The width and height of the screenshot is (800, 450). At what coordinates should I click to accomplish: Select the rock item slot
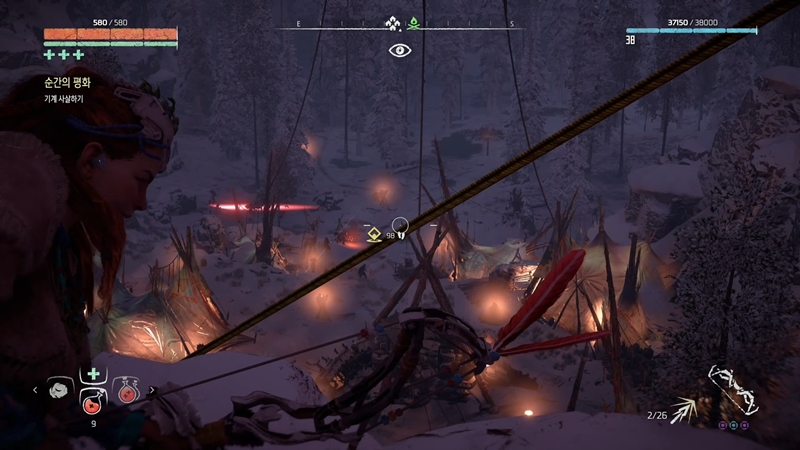[x=59, y=390]
